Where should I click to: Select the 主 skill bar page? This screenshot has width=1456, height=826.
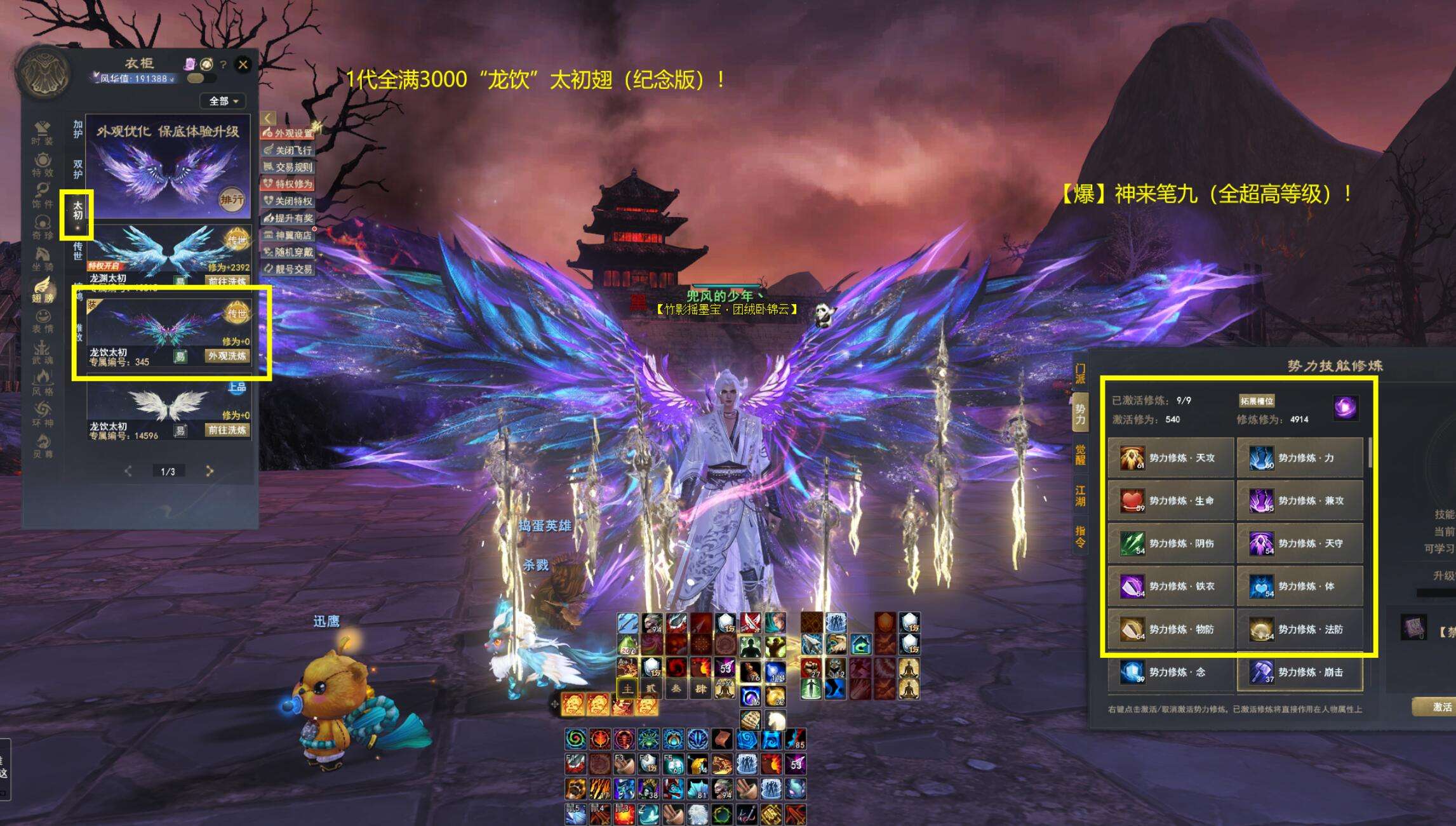coord(627,689)
